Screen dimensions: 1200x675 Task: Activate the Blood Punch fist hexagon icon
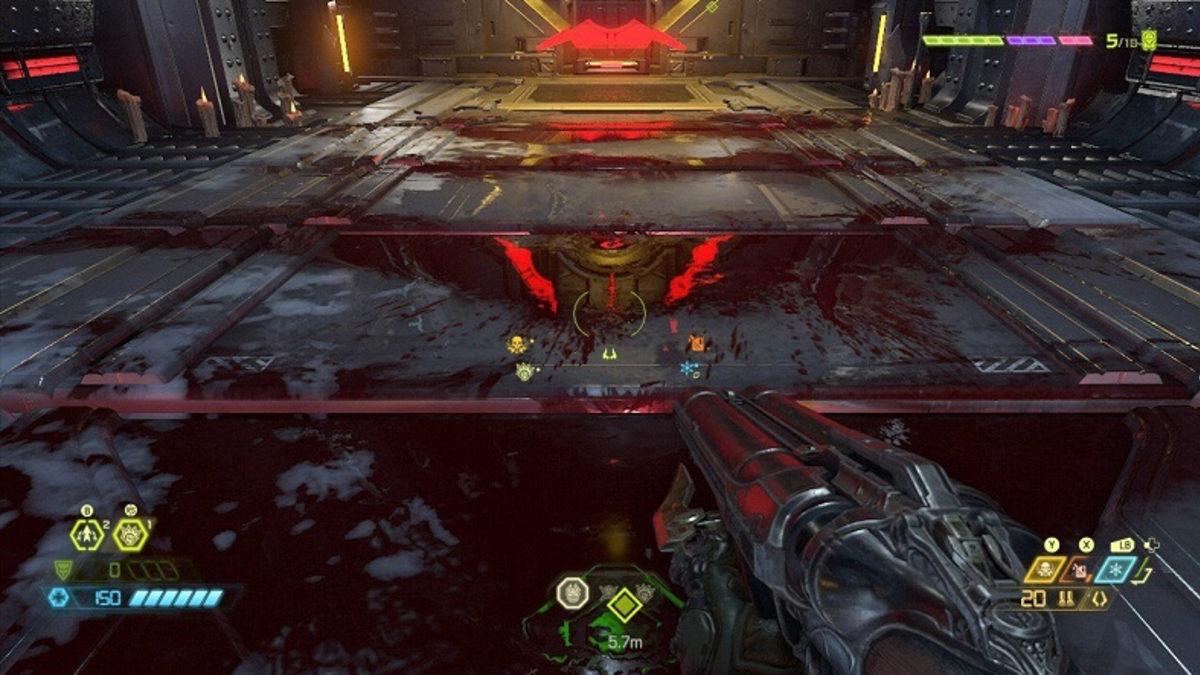coord(129,535)
